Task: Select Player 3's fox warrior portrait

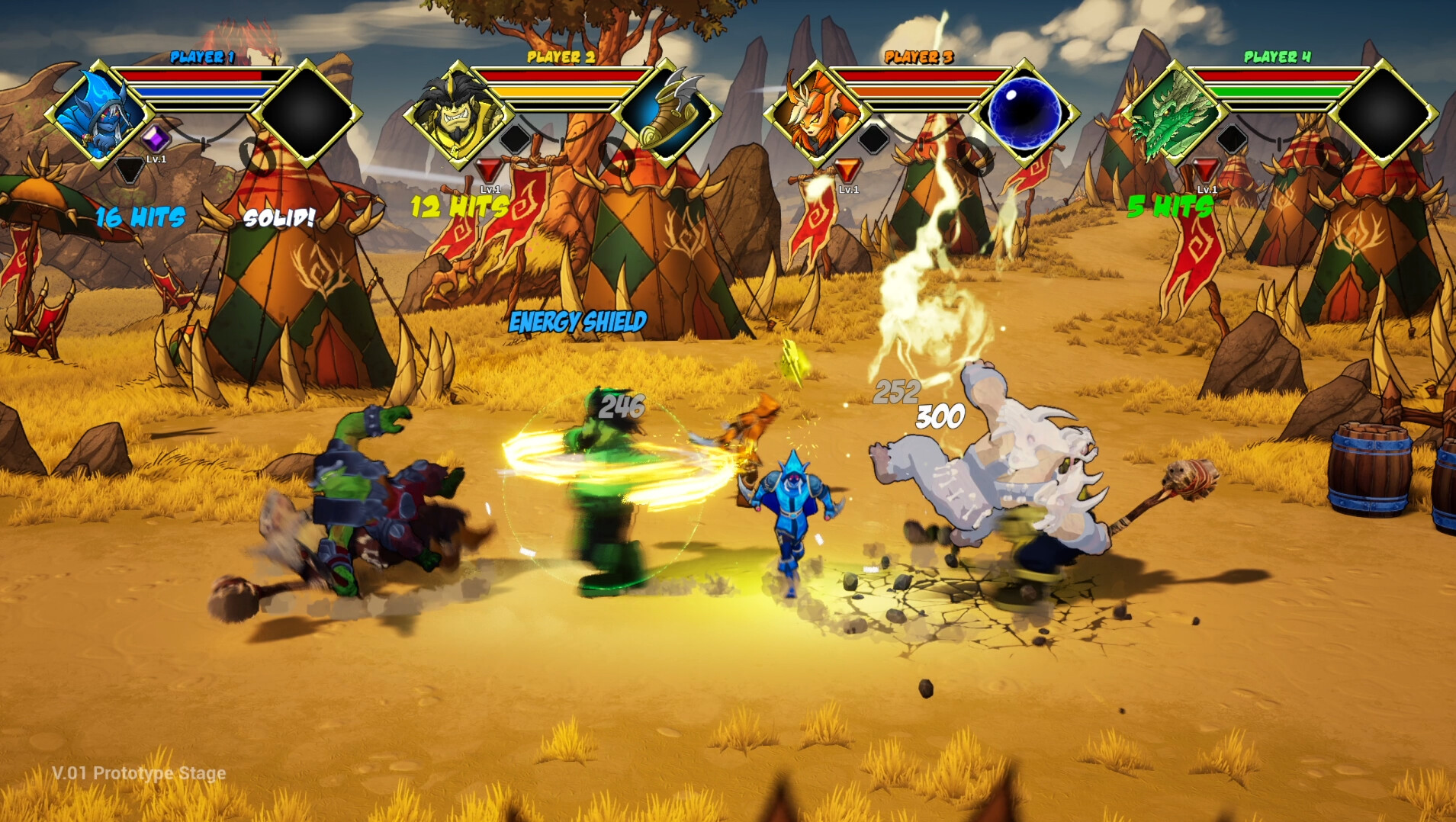Action: (815, 114)
